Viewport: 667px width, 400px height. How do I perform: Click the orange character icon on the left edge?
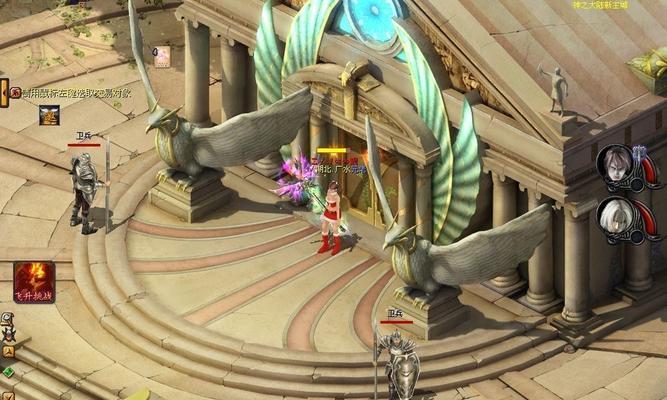pyautogui.click(x=8, y=353)
